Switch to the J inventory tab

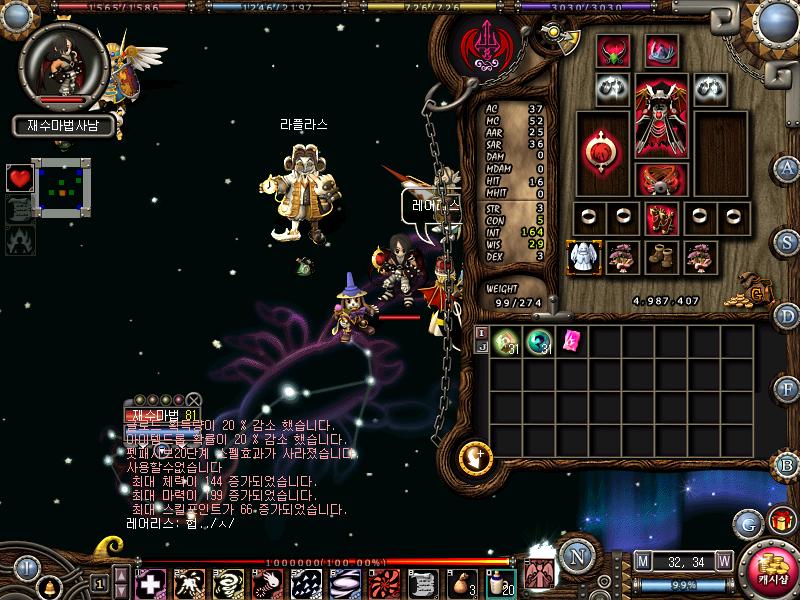point(481,347)
